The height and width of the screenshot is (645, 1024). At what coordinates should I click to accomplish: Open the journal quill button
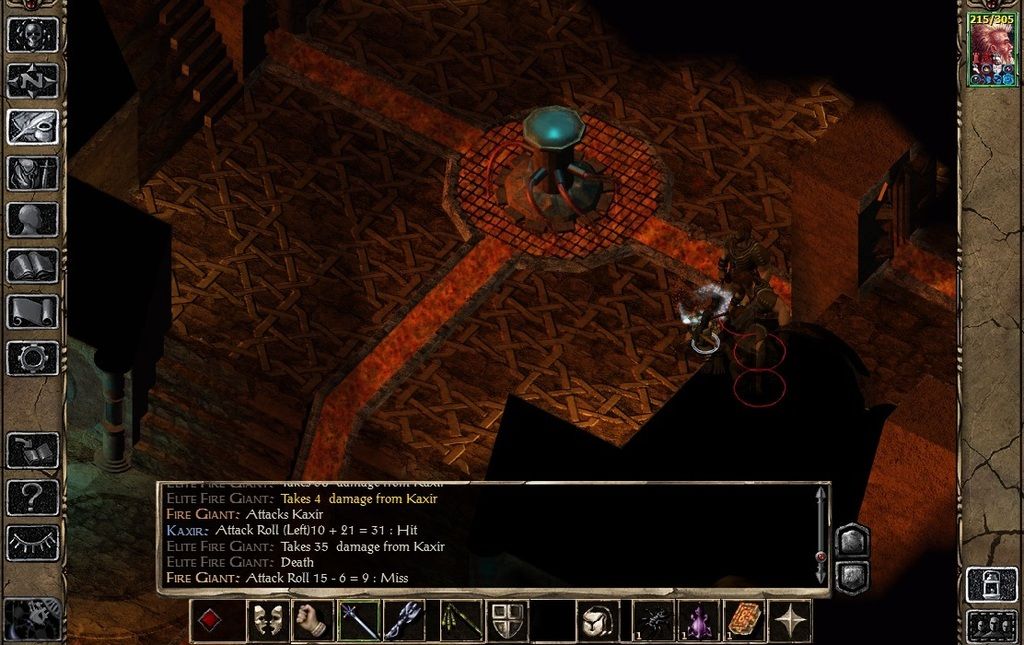33,127
